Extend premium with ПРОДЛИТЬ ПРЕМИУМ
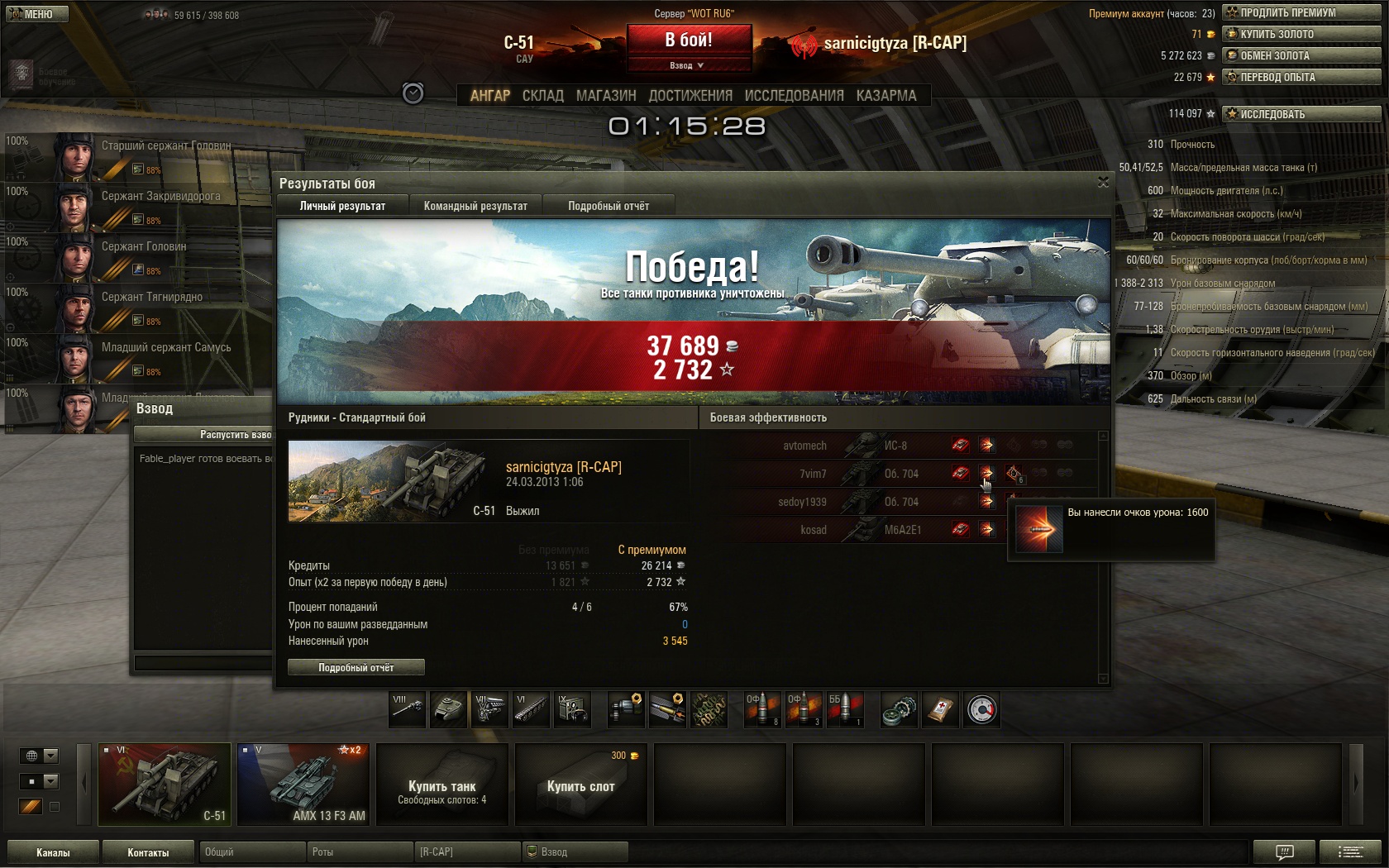The width and height of the screenshot is (1389, 868). pyautogui.click(x=1301, y=12)
